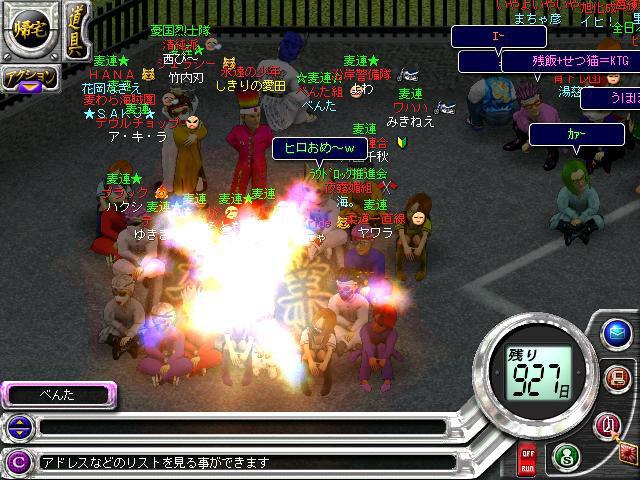The width and height of the screenshot is (640, 480).
Task: Click the chat text input bar
Action: click(x=240, y=428)
